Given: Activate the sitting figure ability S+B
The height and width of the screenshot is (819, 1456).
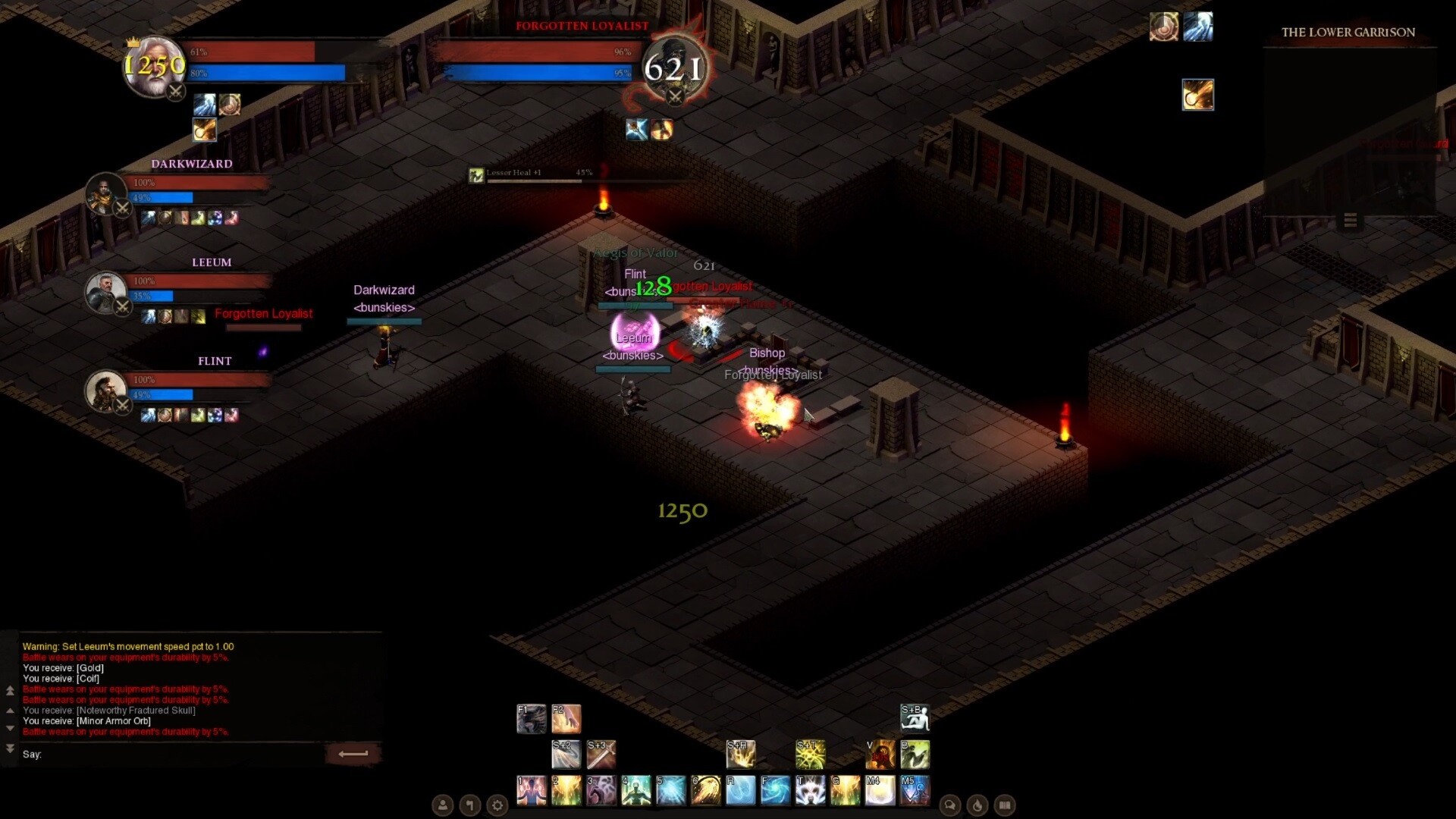Looking at the screenshot, I should click(x=915, y=718).
